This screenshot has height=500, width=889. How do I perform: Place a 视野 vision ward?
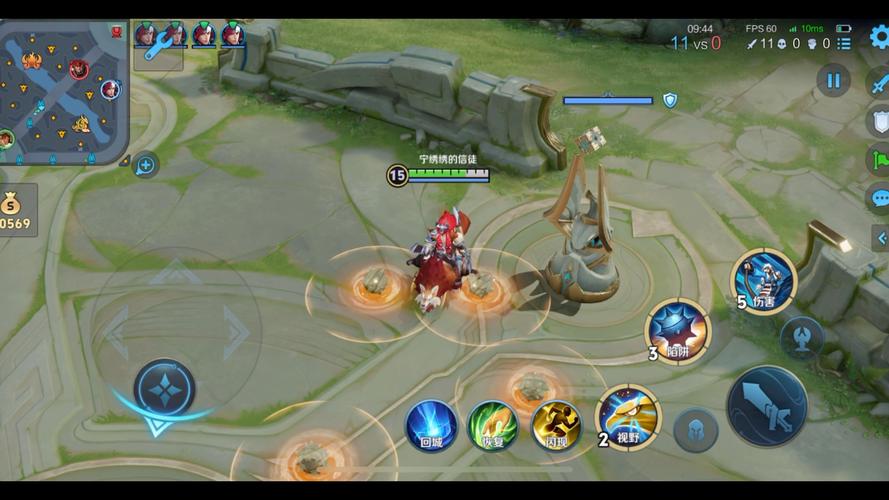pos(628,416)
